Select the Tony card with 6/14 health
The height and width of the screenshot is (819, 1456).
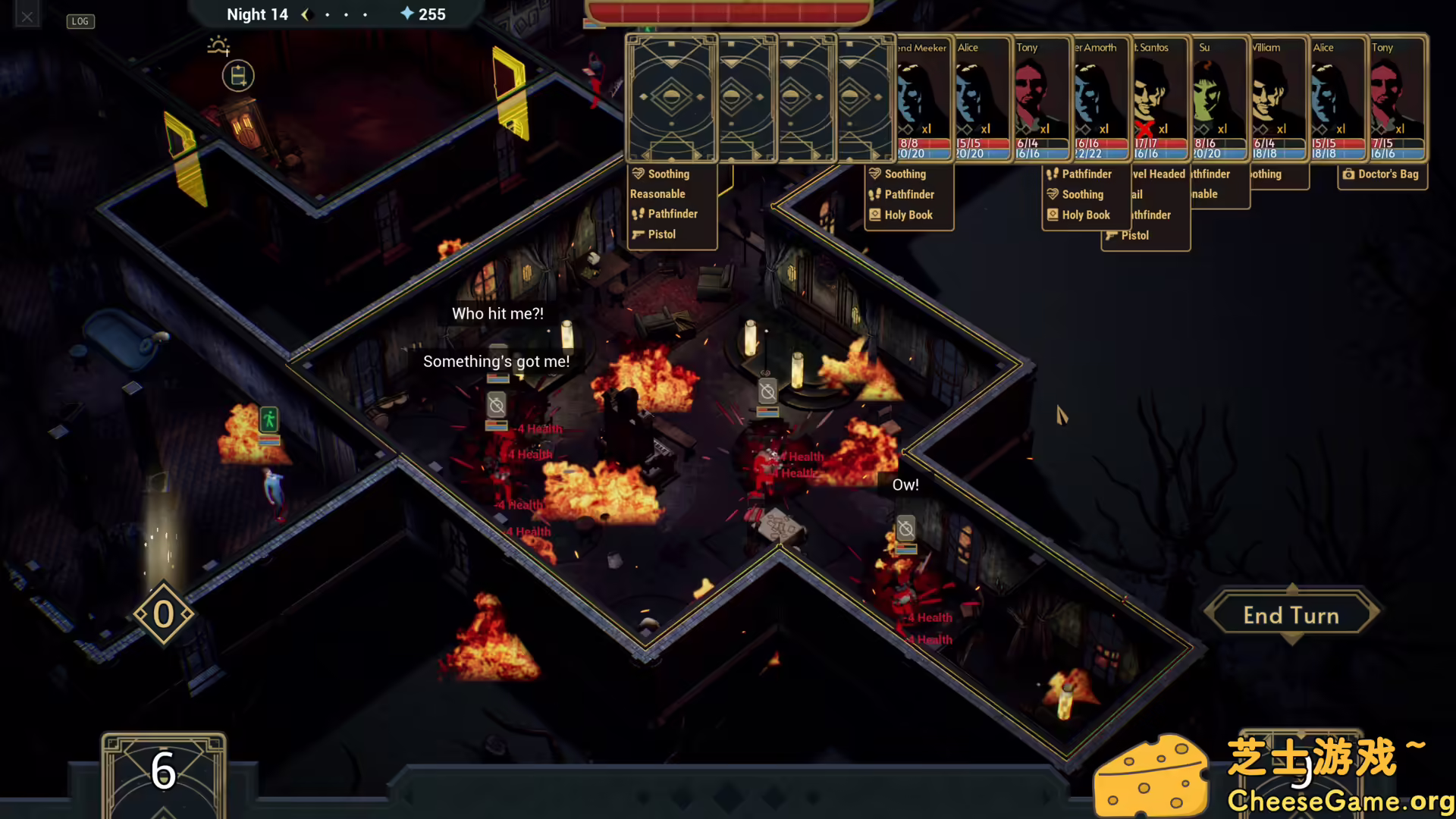tap(1042, 99)
